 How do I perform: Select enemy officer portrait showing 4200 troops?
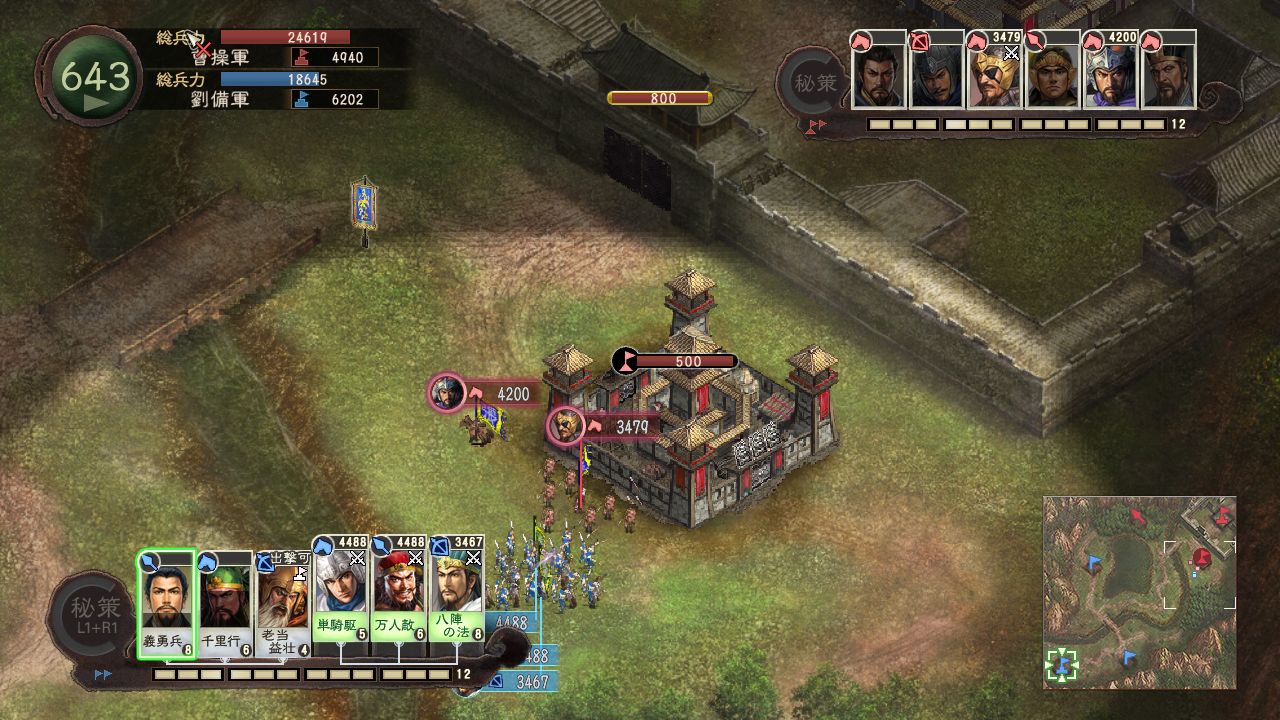pos(1110,72)
